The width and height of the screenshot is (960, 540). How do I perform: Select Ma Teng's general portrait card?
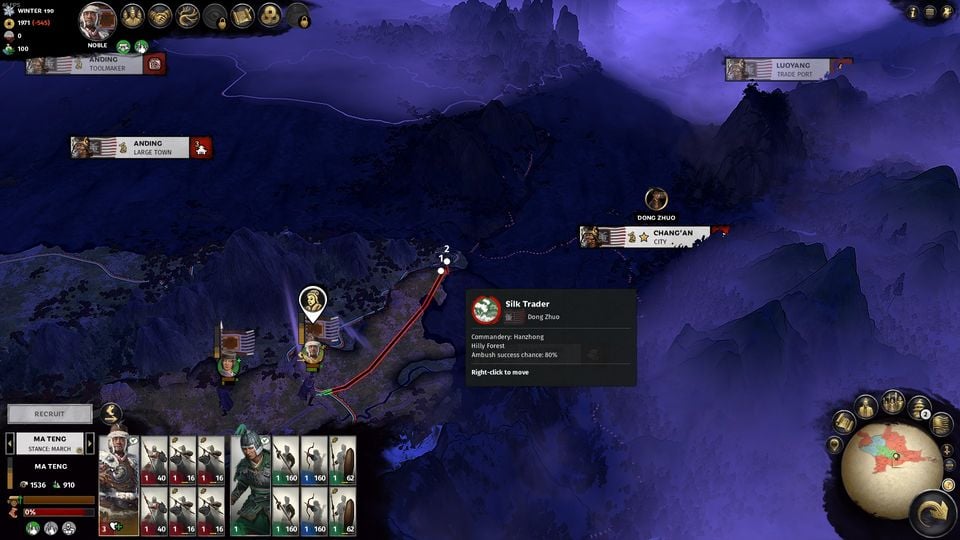(x=119, y=484)
